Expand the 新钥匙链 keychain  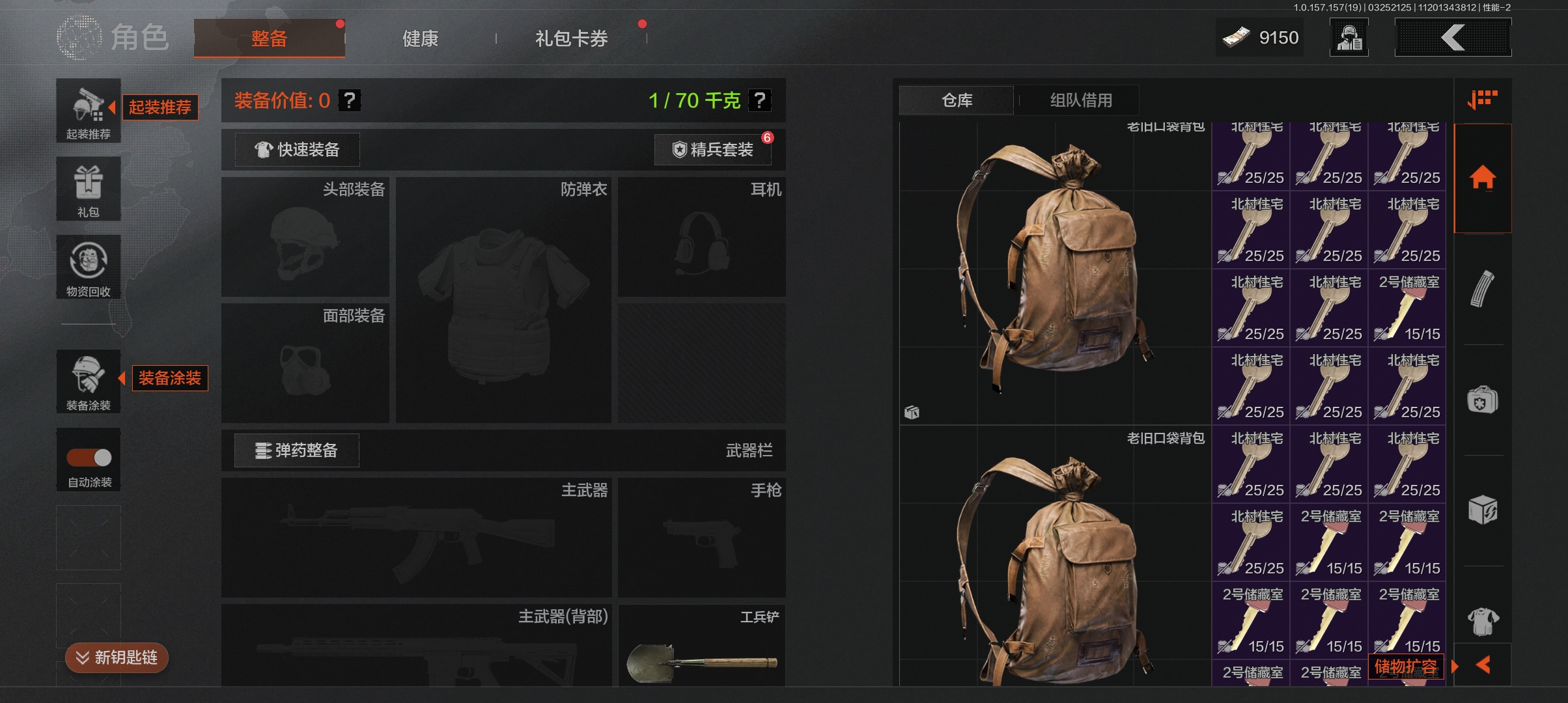coord(117,657)
